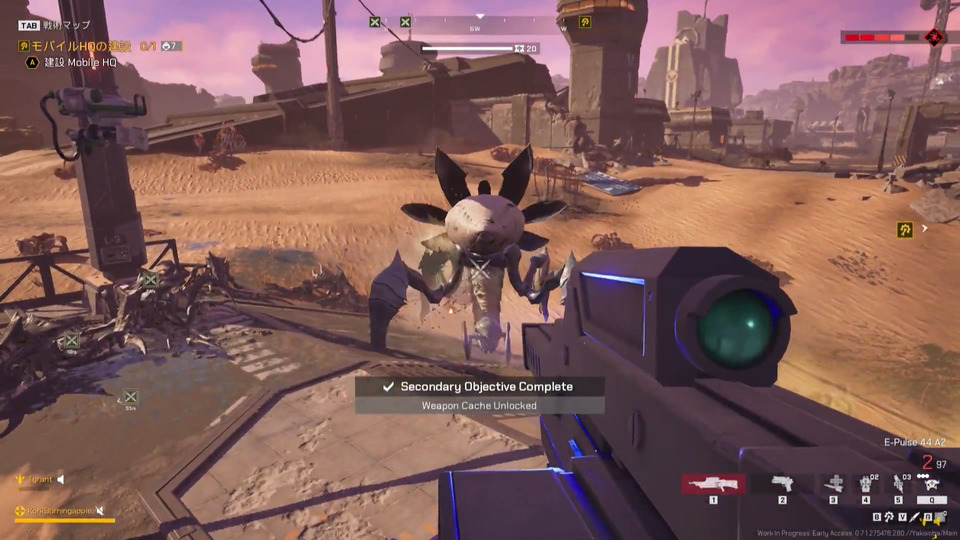This screenshot has width=960, height=540.
Task: Switch to the pistol sidearm slot
Action: (x=782, y=484)
